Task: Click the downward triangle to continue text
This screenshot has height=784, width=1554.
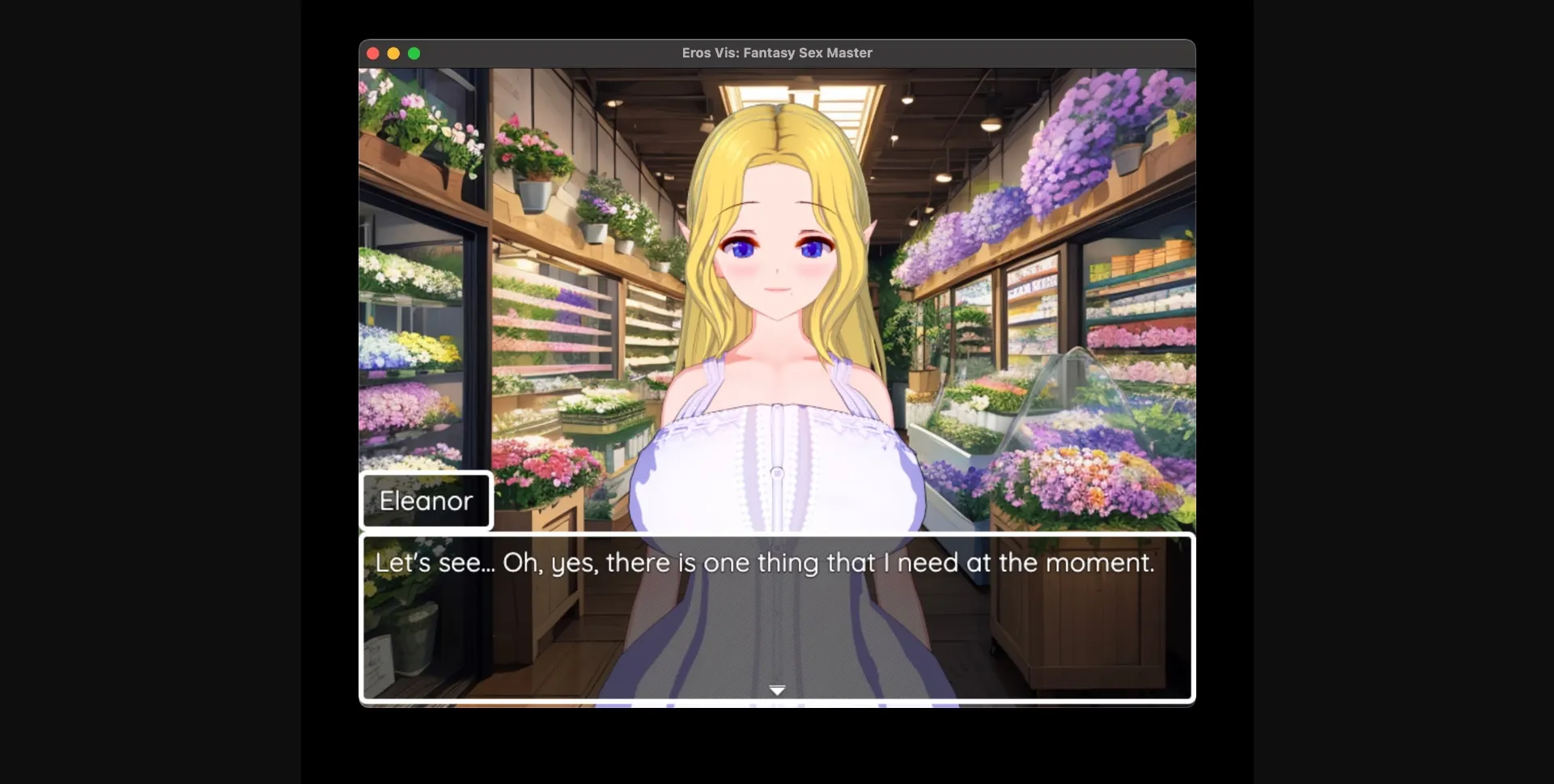Action: pos(777,690)
